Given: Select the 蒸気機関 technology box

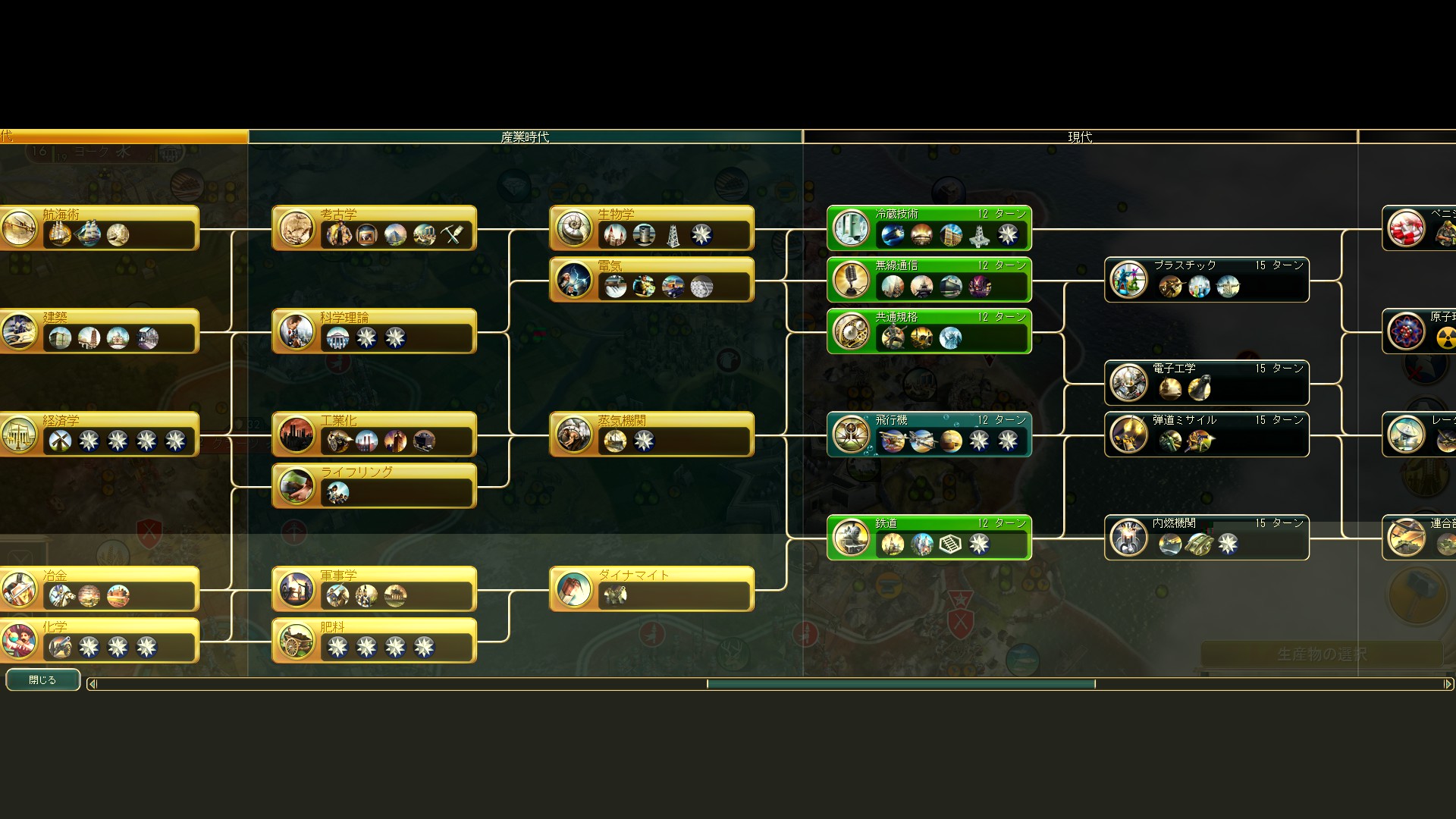Looking at the screenshot, I should [651, 434].
